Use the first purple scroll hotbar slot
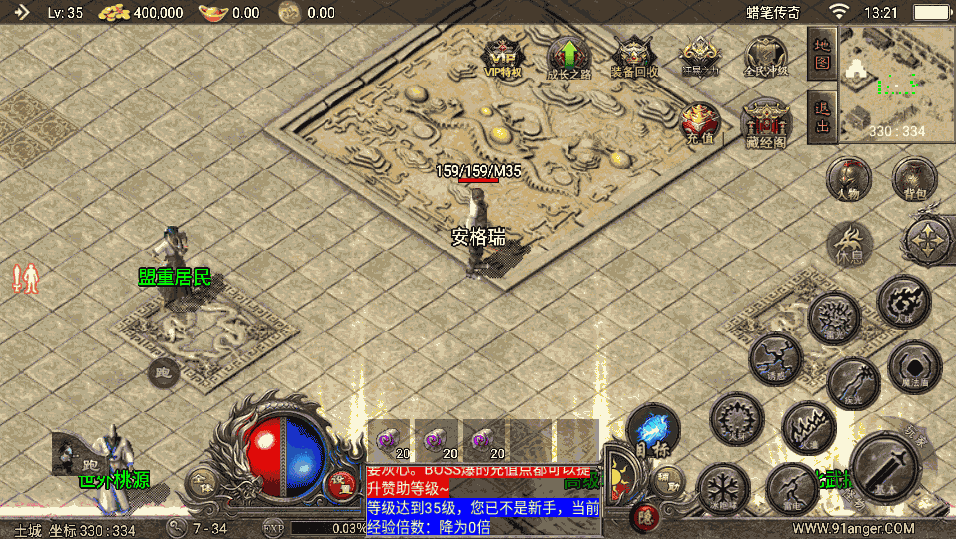Image resolution: width=956 pixels, height=539 pixels. point(389,438)
